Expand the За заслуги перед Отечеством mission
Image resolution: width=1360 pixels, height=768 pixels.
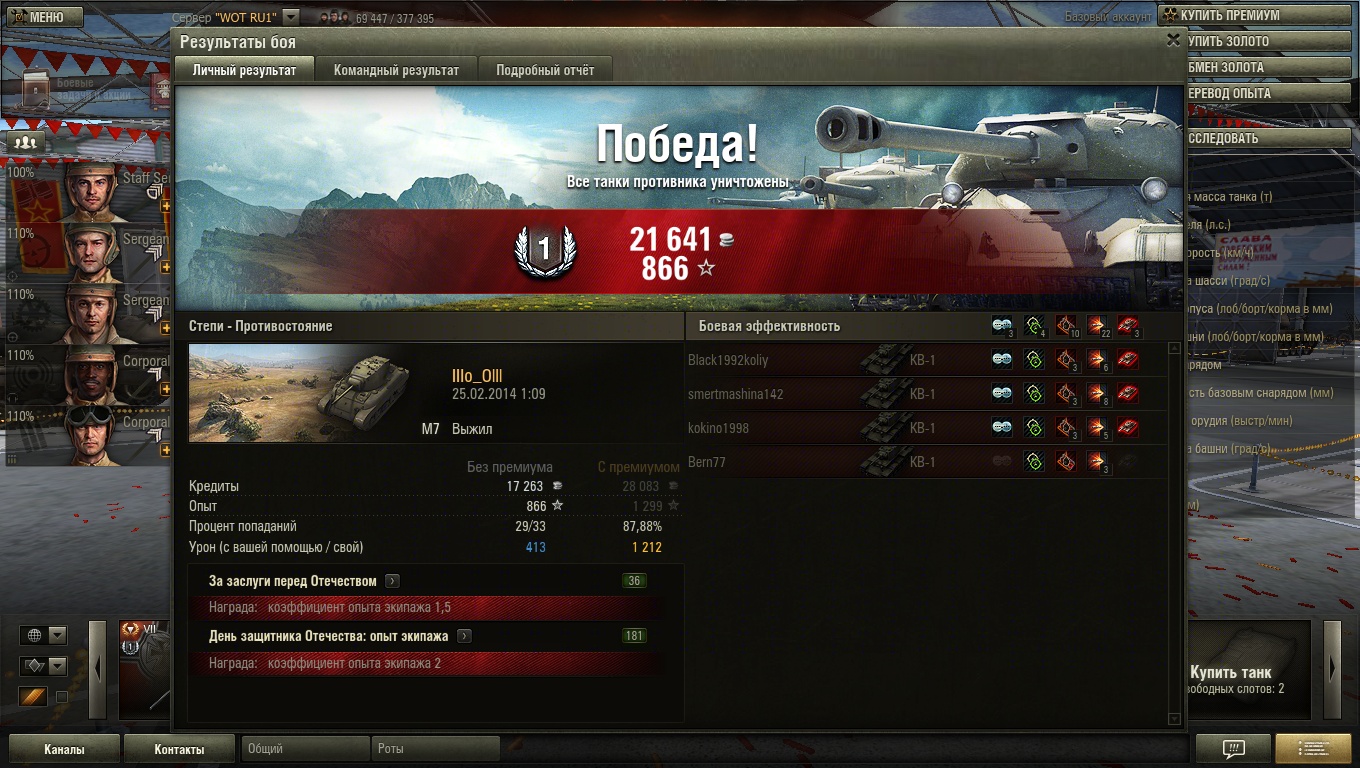click(392, 581)
